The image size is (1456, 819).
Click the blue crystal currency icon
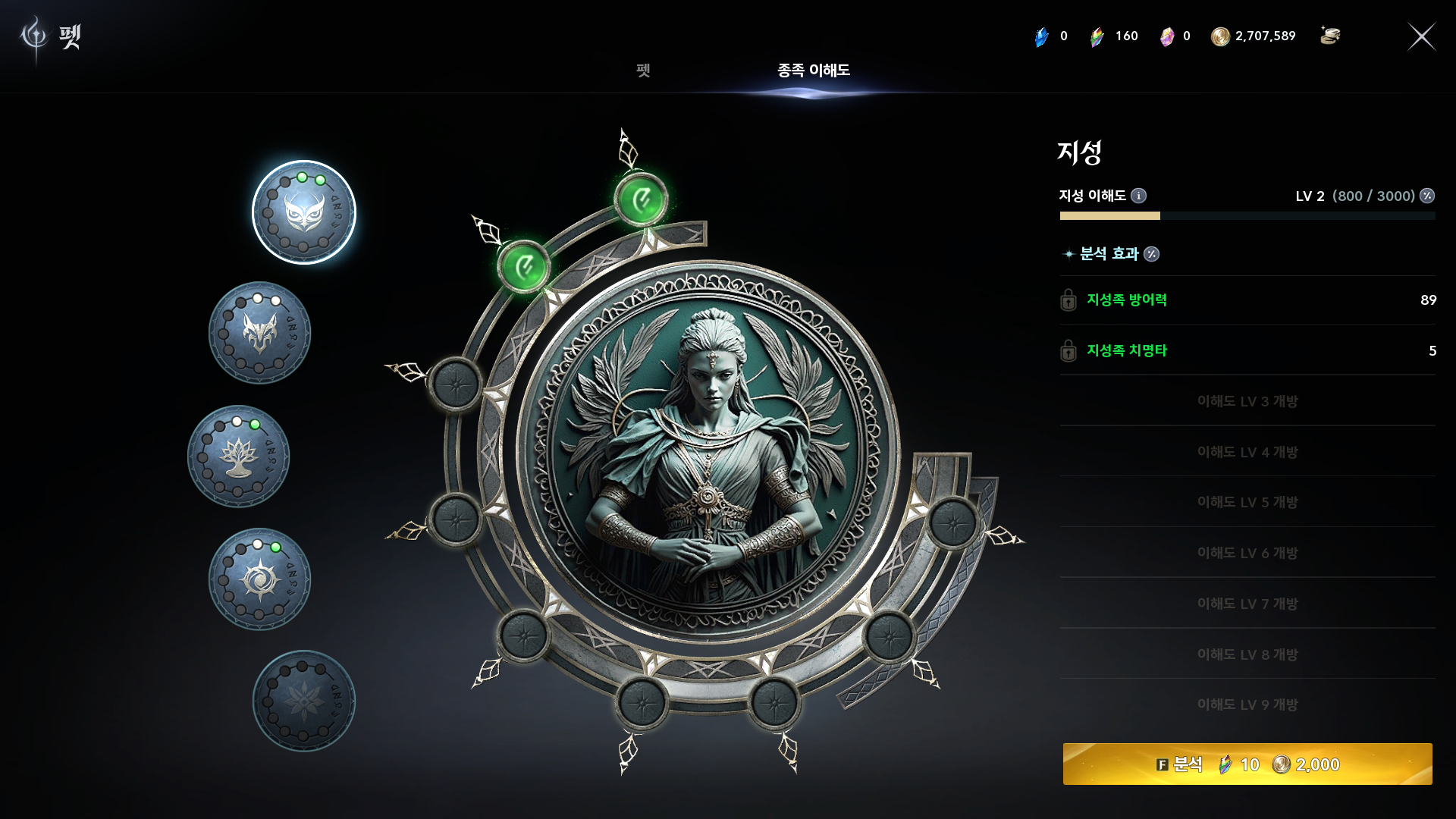1040,36
